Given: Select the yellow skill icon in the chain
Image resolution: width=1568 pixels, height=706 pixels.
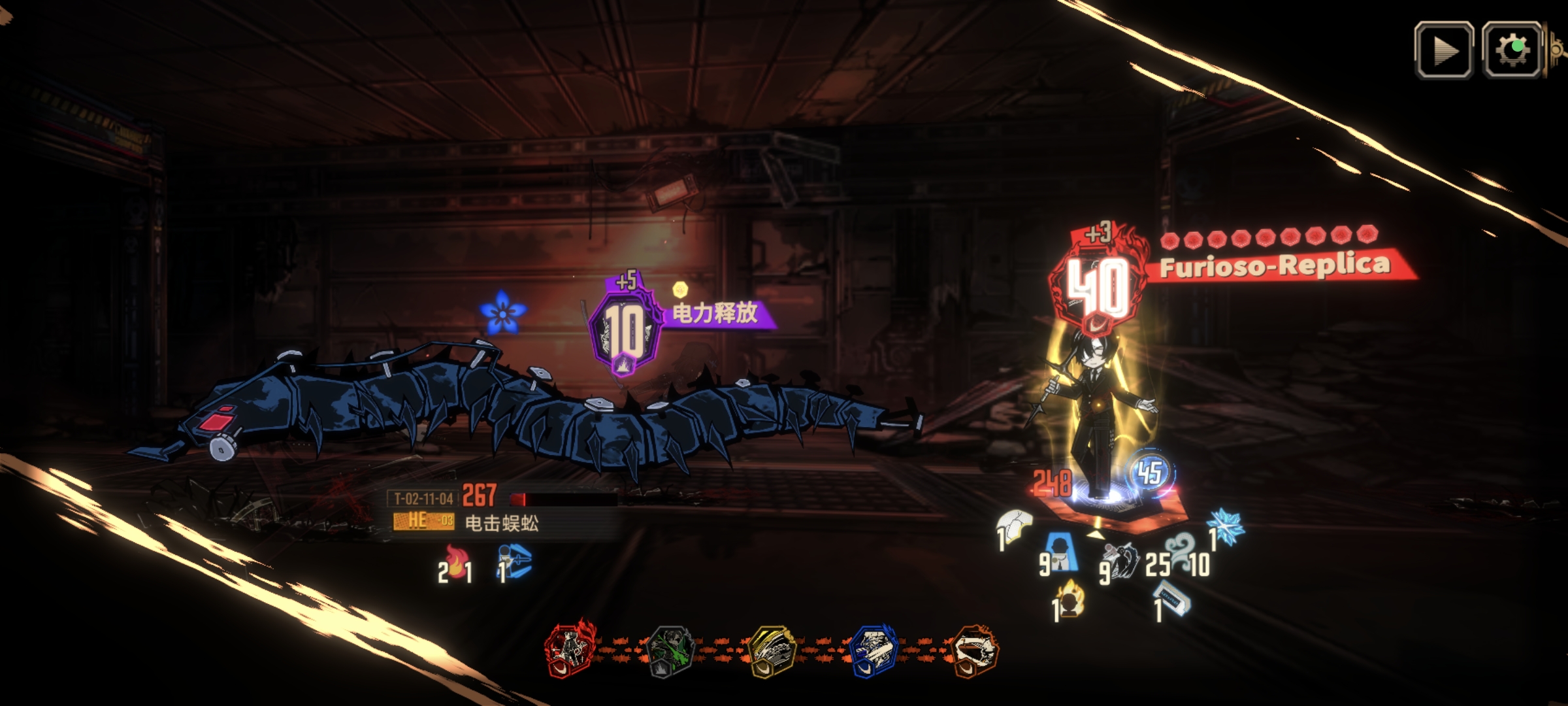Looking at the screenshot, I should (772, 650).
